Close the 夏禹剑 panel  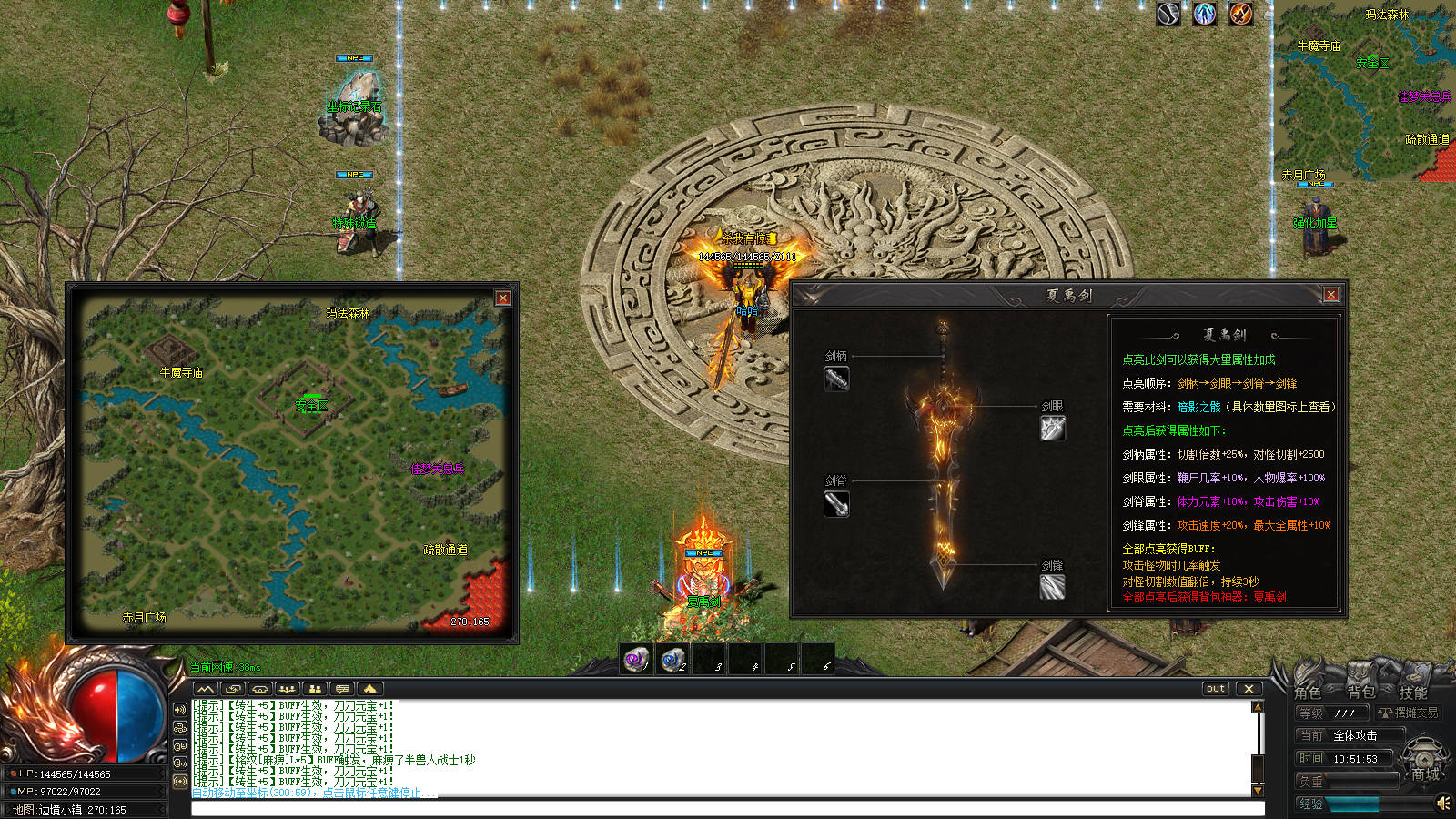1330,295
